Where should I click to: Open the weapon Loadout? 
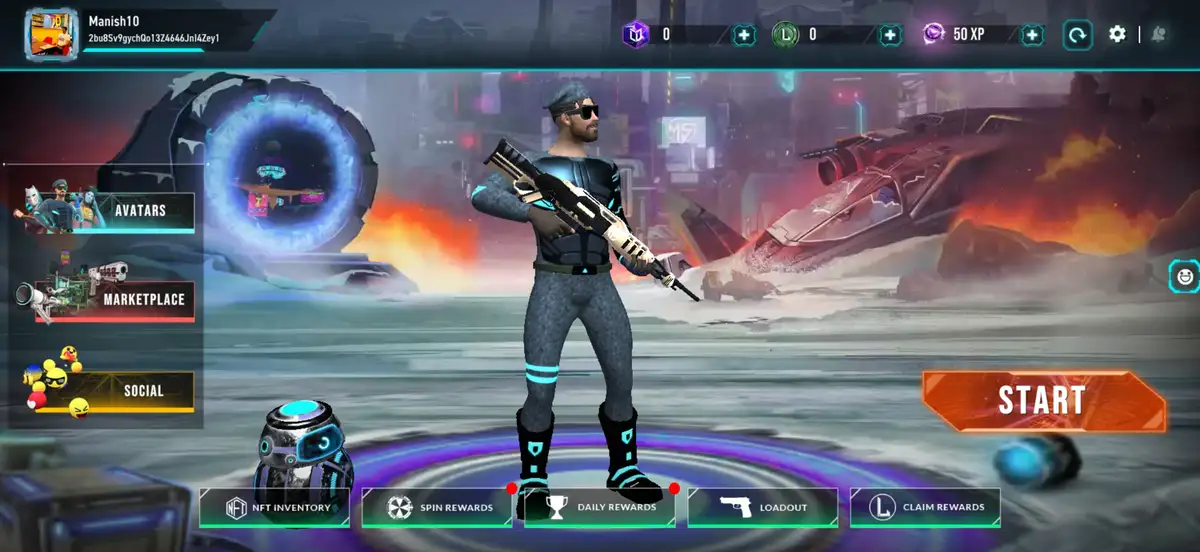(x=763, y=508)
